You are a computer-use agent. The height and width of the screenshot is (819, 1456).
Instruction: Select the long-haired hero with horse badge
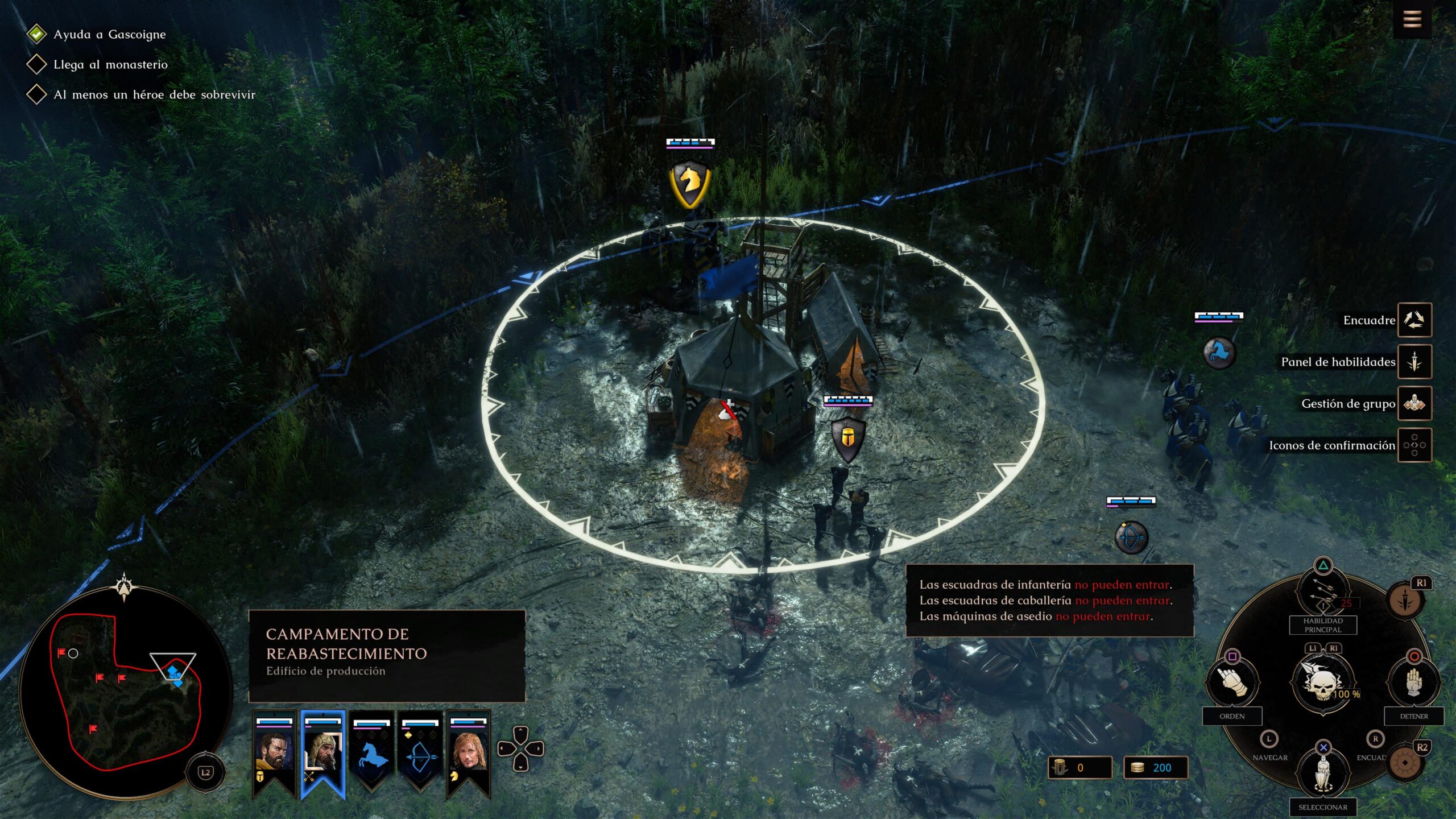(469, 751)
